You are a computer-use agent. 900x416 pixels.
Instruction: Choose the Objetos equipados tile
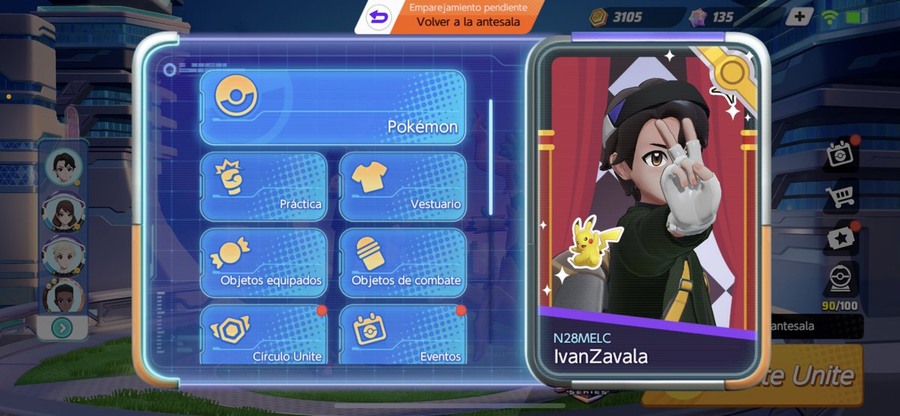pos(263,263)
